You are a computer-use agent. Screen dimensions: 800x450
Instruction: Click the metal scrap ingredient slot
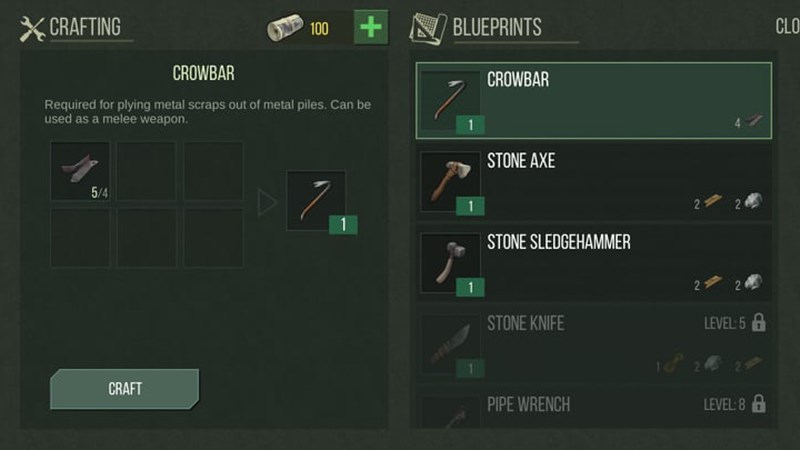click(x=80, y=171)
